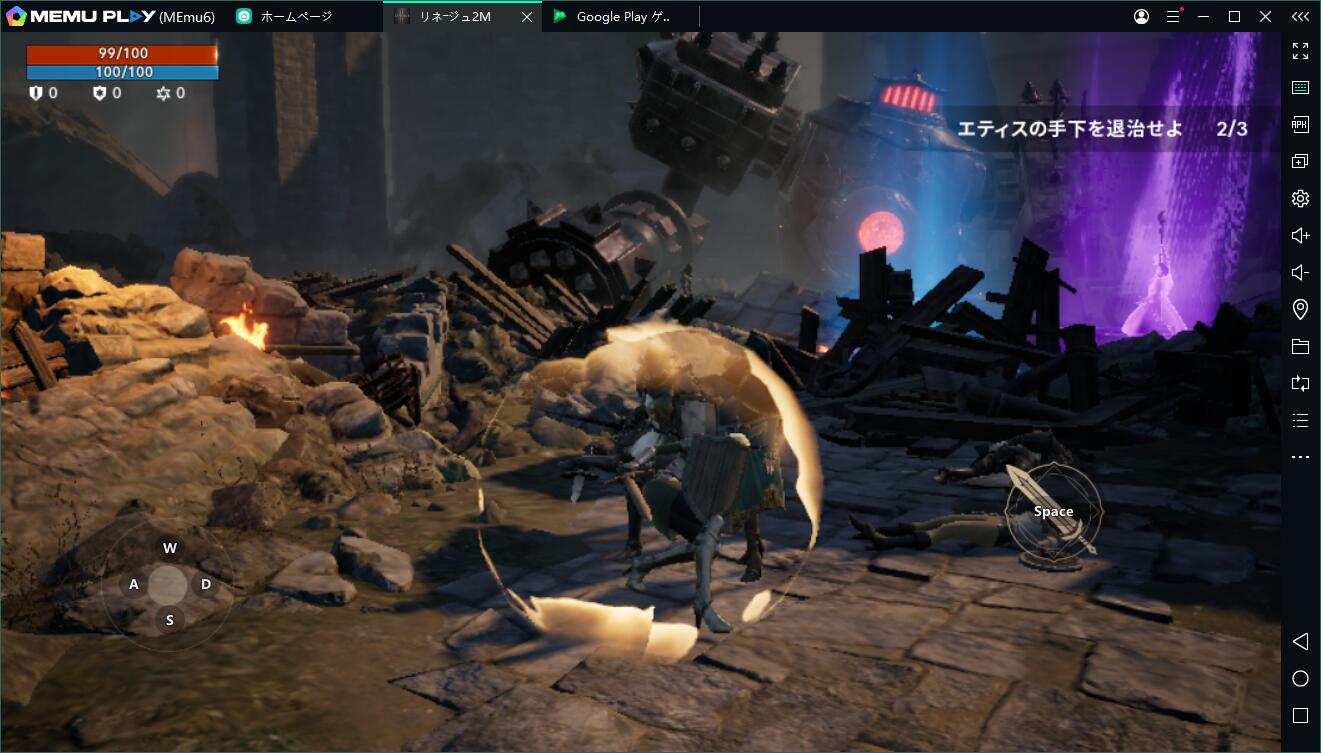Open MEmu settings
This screenshot has width=1321, height=753.
pos(1300,198)
